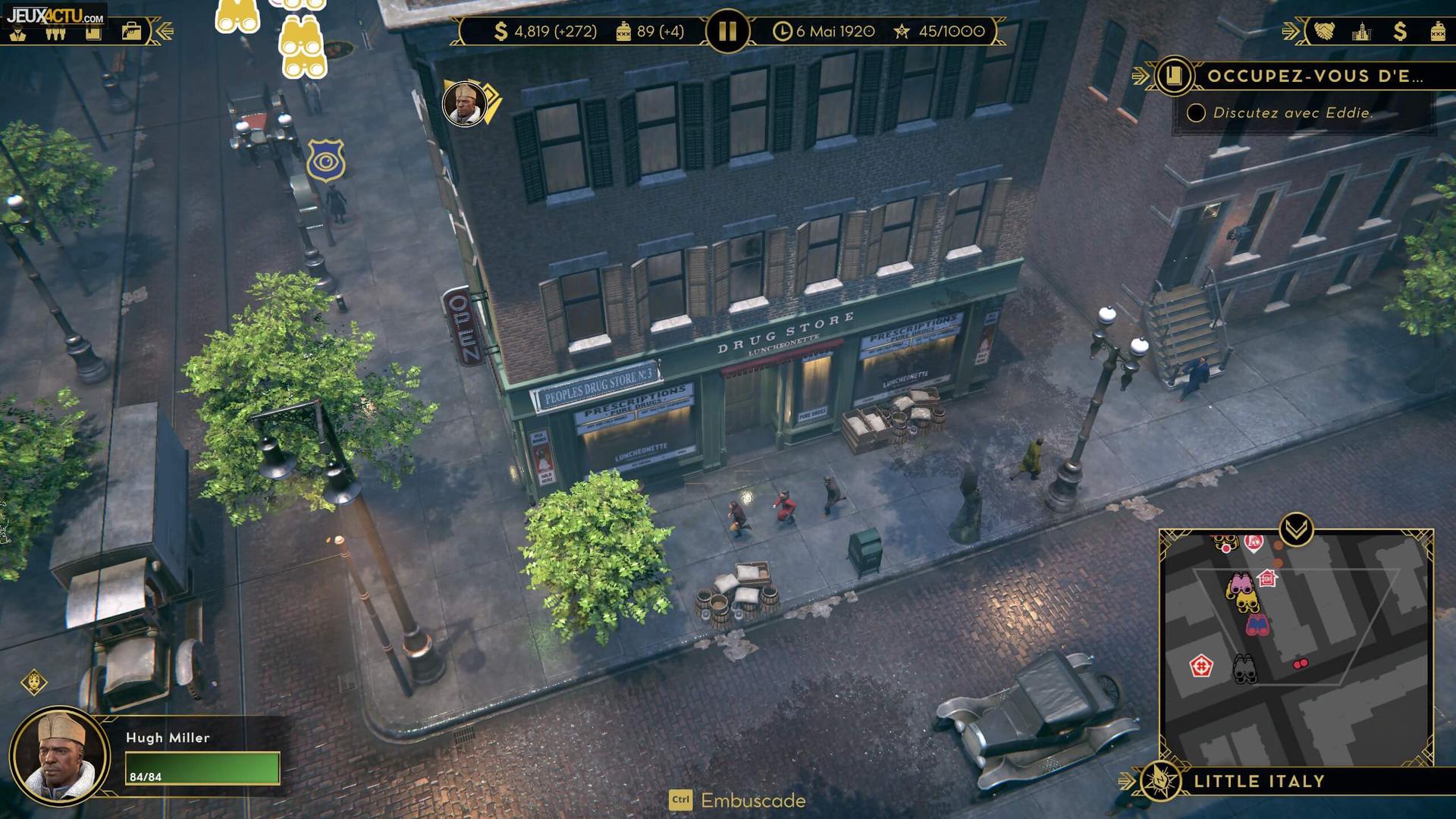This screenshot has width=1456, height=819.
Task: Open the boss character profile icon
Action: [x=17, y=34]
